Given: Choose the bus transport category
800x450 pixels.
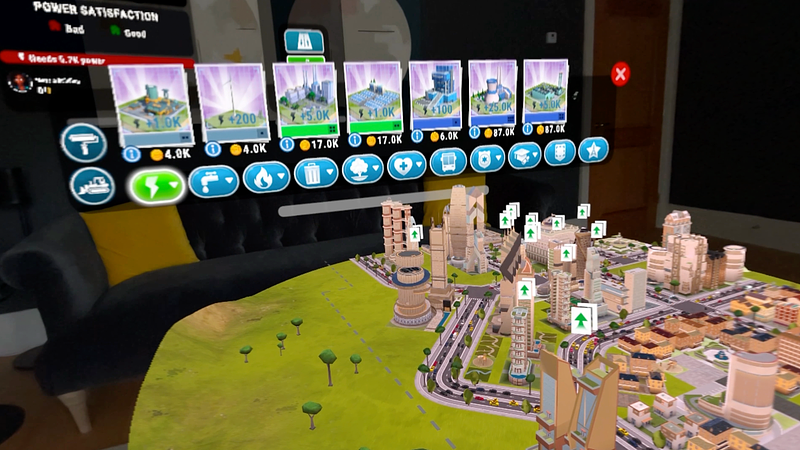Looking at the screenshot, I should coord(449,161).
